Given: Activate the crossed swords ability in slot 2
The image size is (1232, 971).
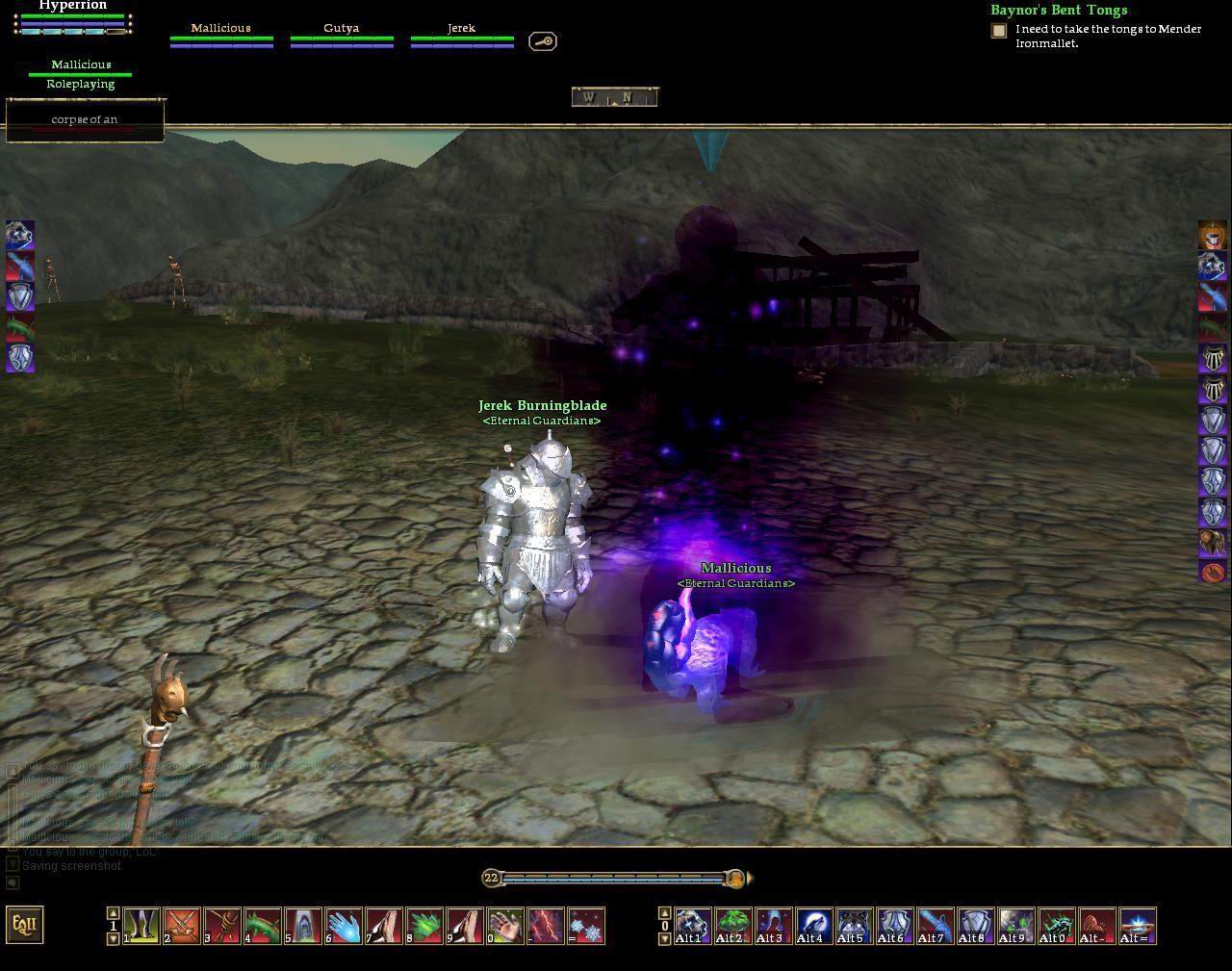Looking at the screenshot, I should 182,926.
